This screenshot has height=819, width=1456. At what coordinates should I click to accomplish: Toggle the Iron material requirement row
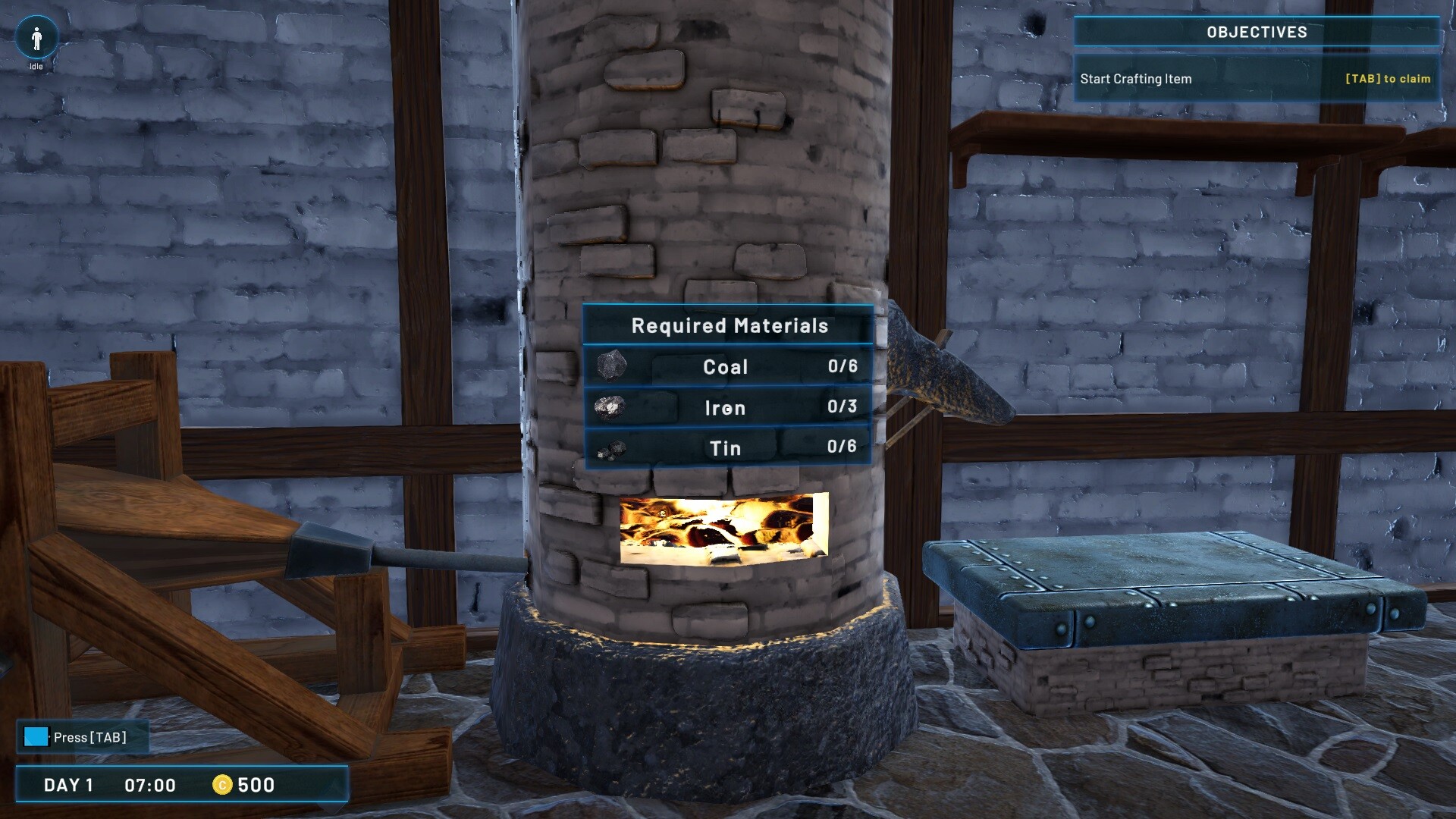point(726,407)
